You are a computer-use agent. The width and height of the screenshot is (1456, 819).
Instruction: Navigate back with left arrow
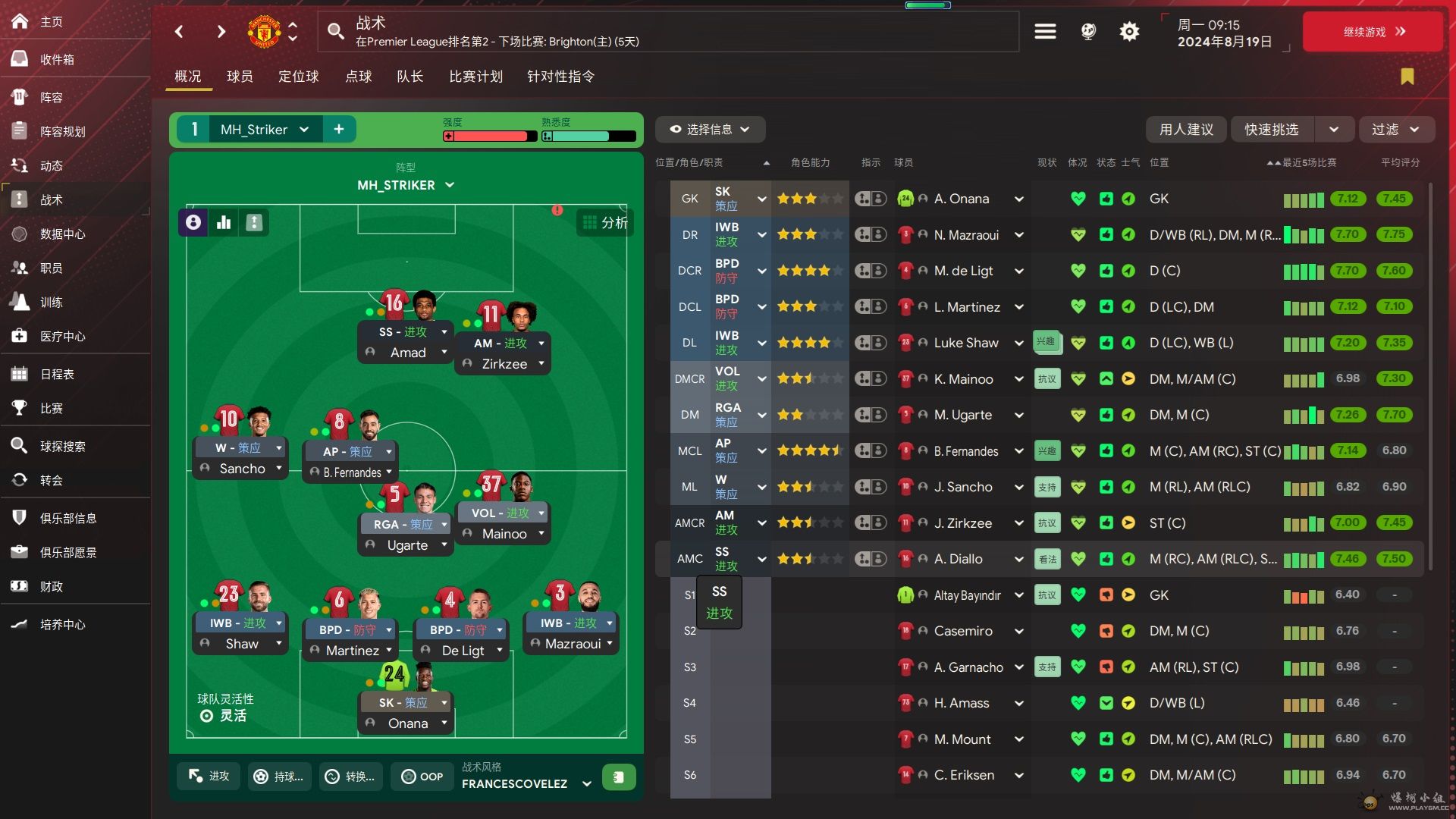[x=179, y=32]
